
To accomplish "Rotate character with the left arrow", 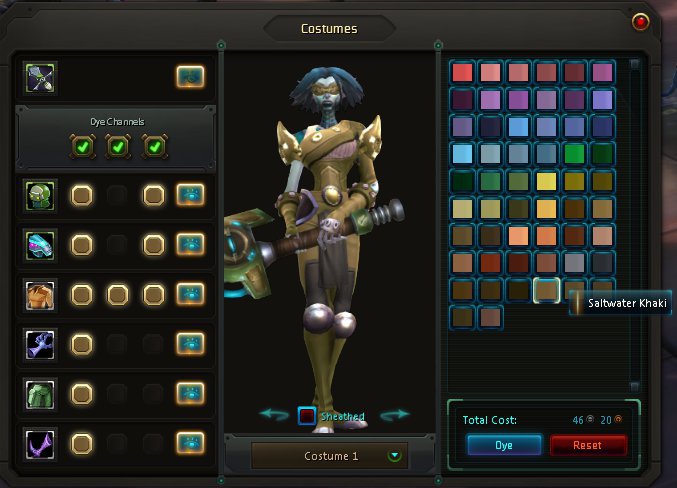I will tap(273, 414).
